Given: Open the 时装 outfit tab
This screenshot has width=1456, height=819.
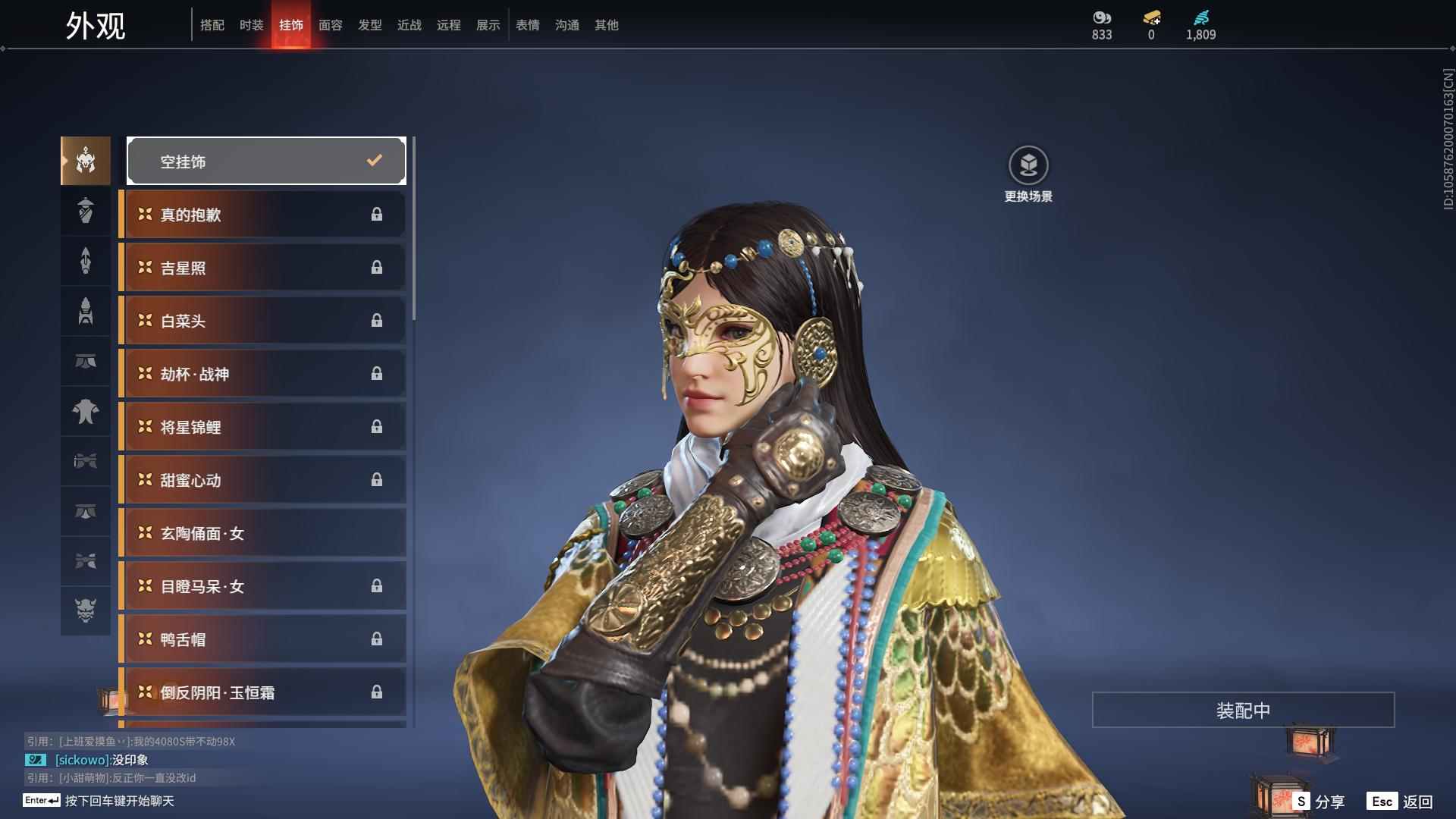Looking at the screenshot, I should pos(252,25).
